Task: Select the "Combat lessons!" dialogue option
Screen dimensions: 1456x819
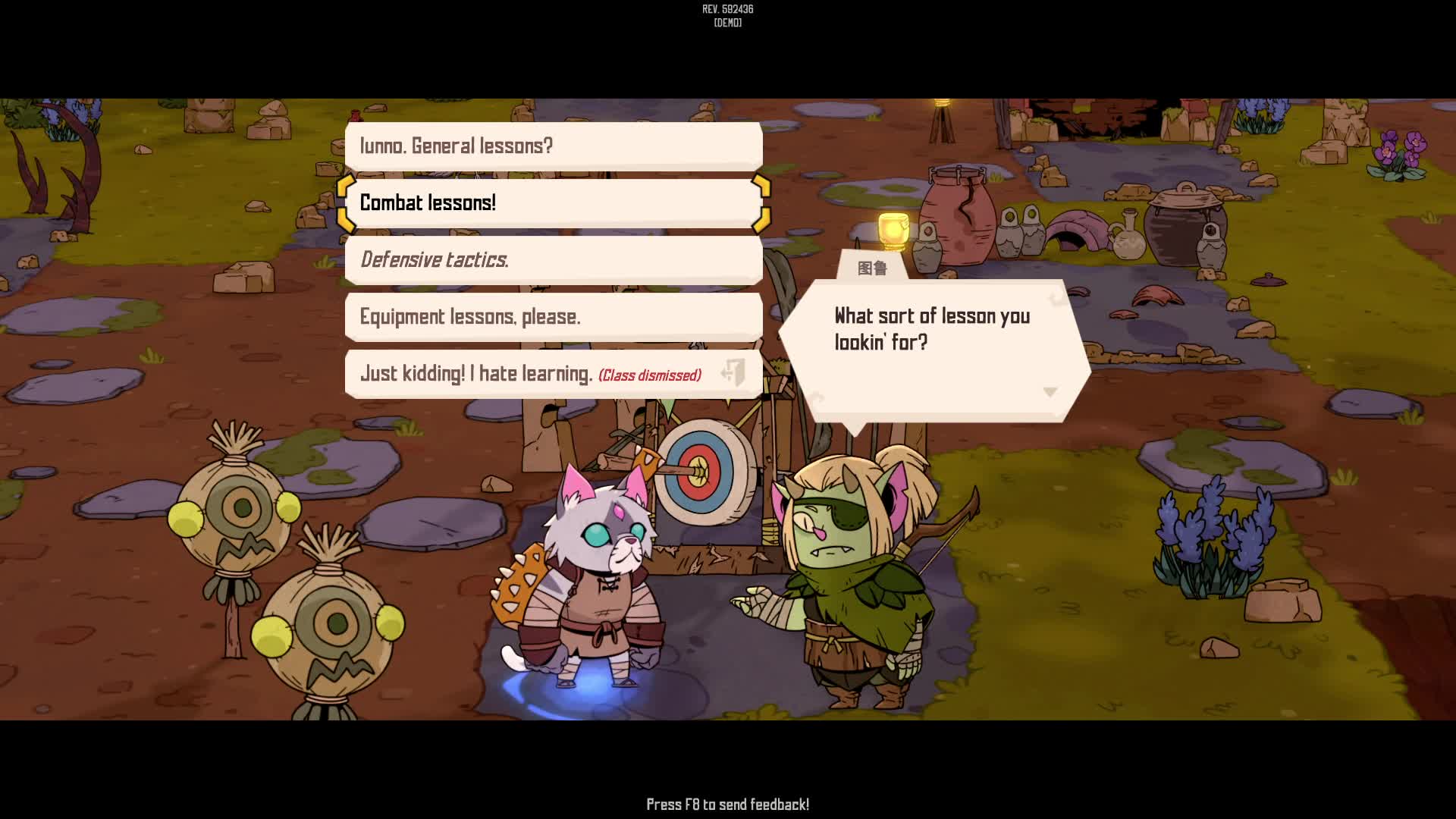Action: click(554, 202)
